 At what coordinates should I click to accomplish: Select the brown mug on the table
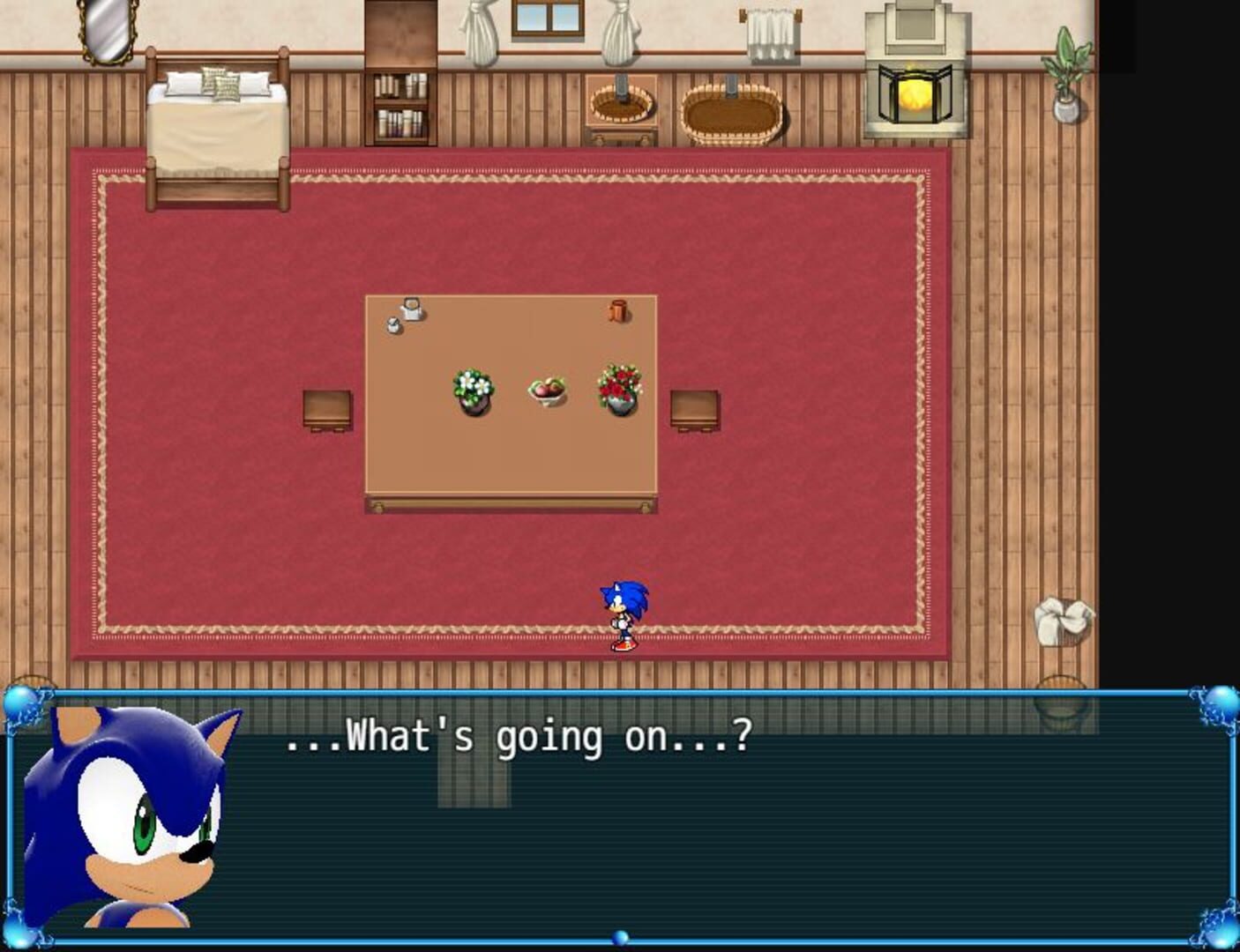pos(620,313)
